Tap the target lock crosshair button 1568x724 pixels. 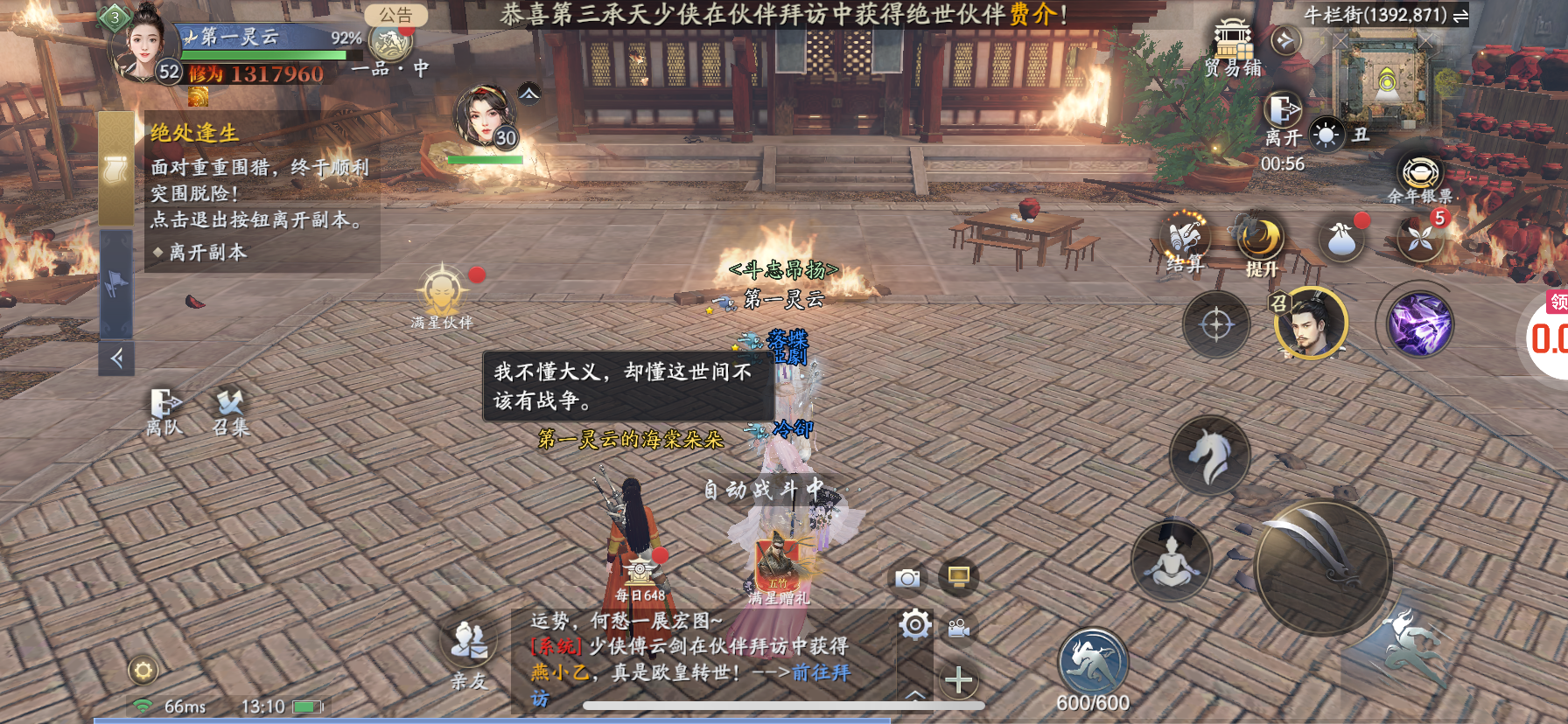click(x=1216, y=325)
